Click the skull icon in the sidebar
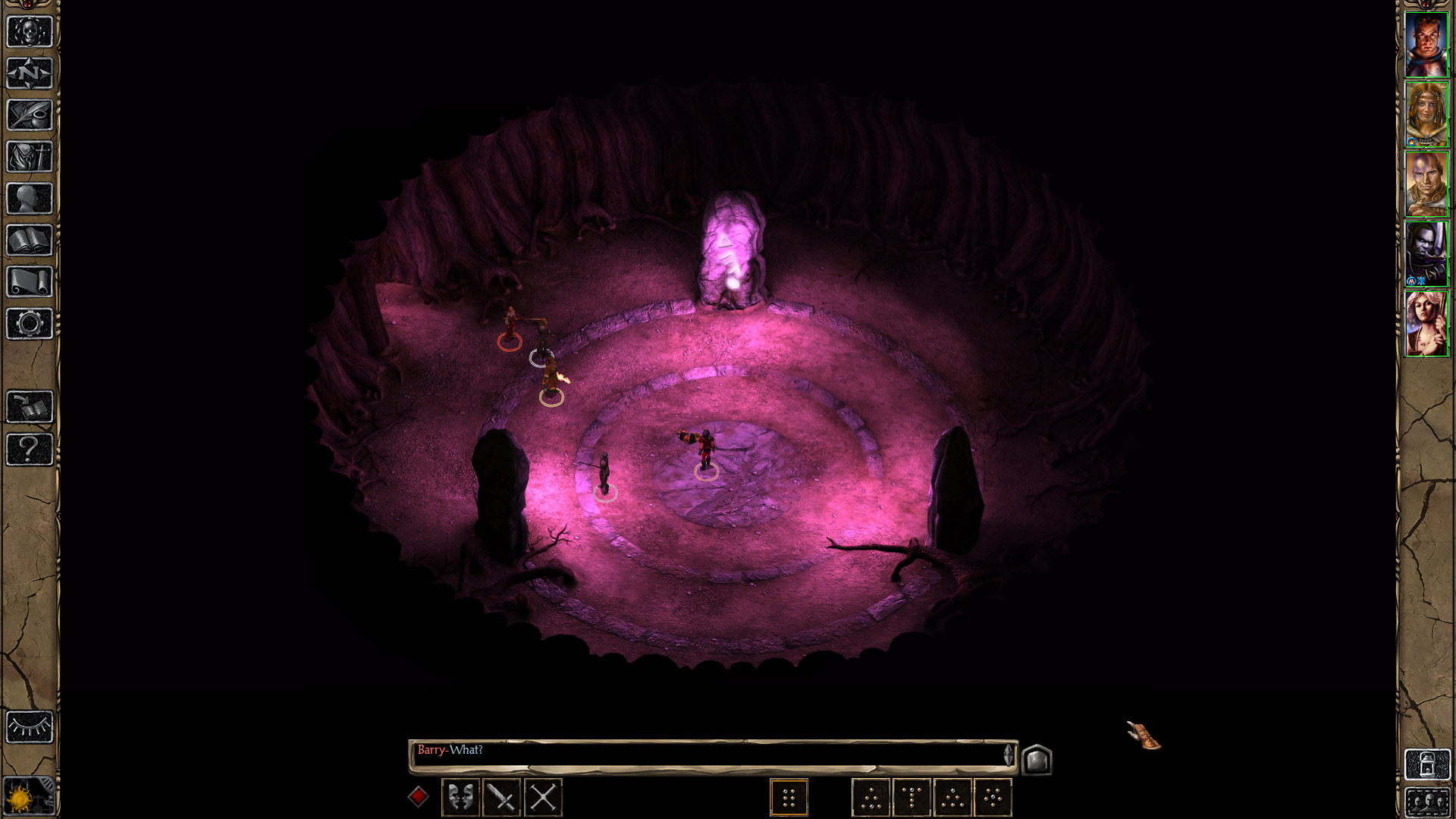Viewport: 1456px width, 819px height. [30, 33]
